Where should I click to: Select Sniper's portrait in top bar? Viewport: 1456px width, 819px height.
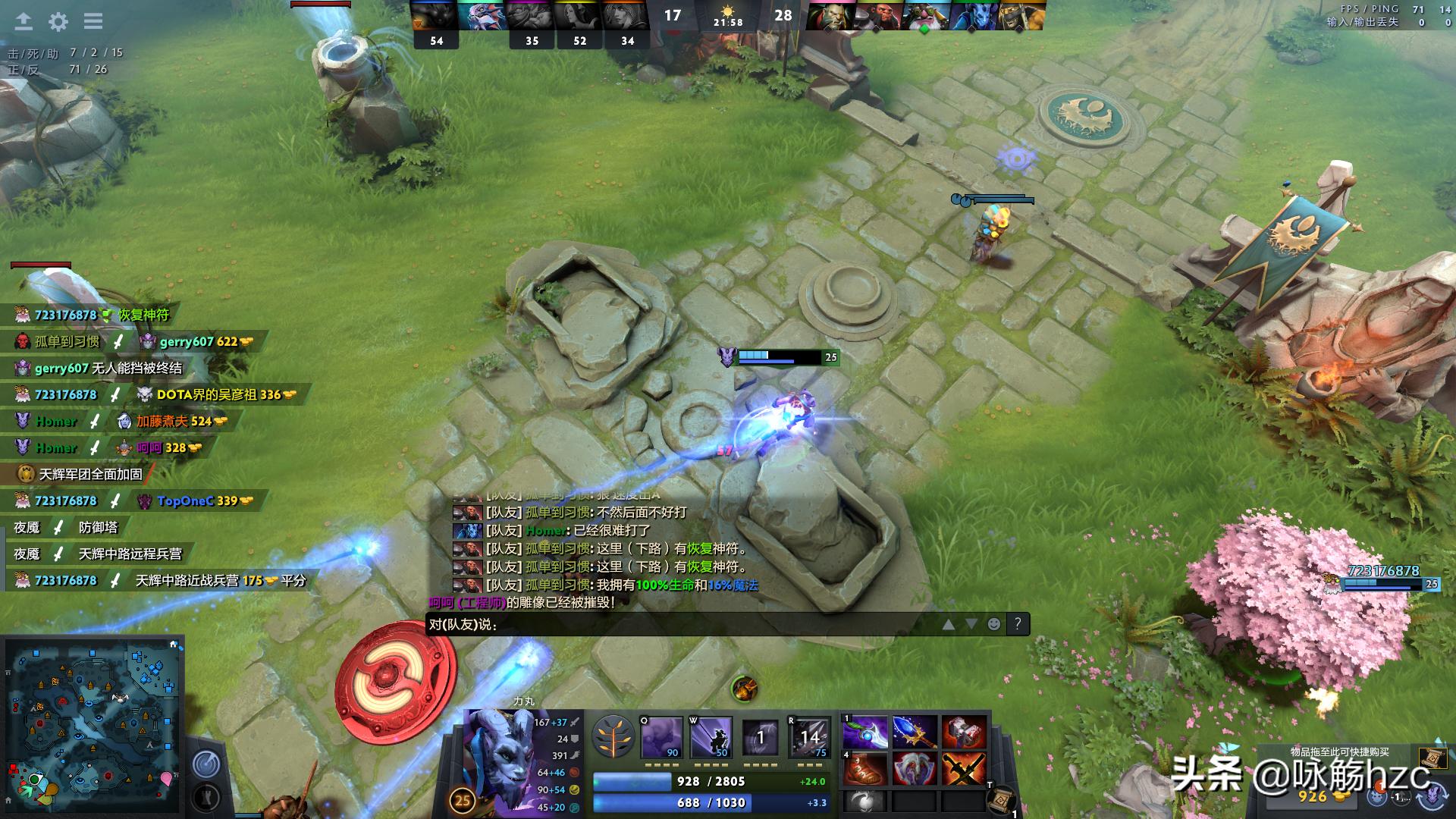coord(923,16)
